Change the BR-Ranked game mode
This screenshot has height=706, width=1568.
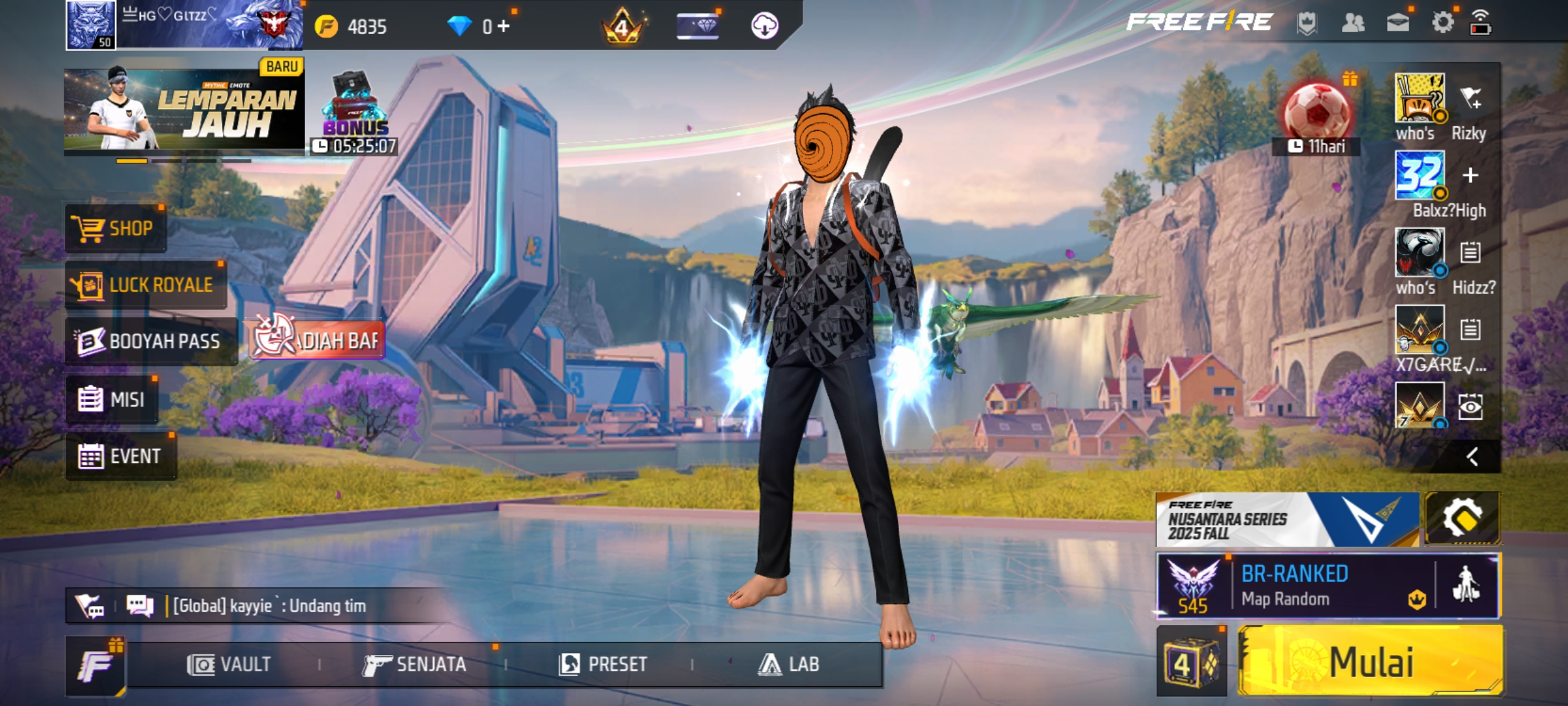click(x=1294, y=586)
